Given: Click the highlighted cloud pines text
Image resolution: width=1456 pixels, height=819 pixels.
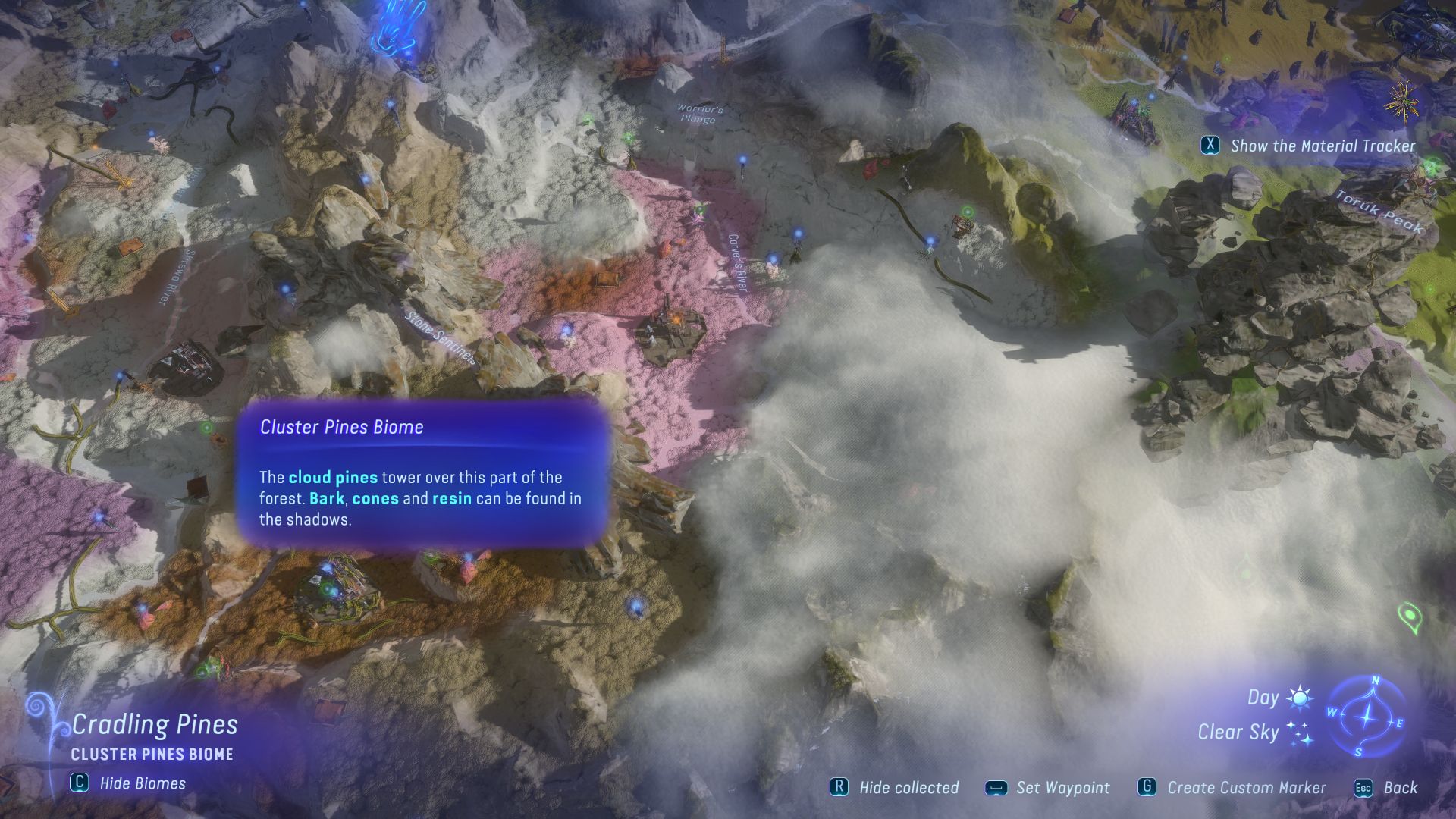Looking at the screenshot, I should (332, 478).
